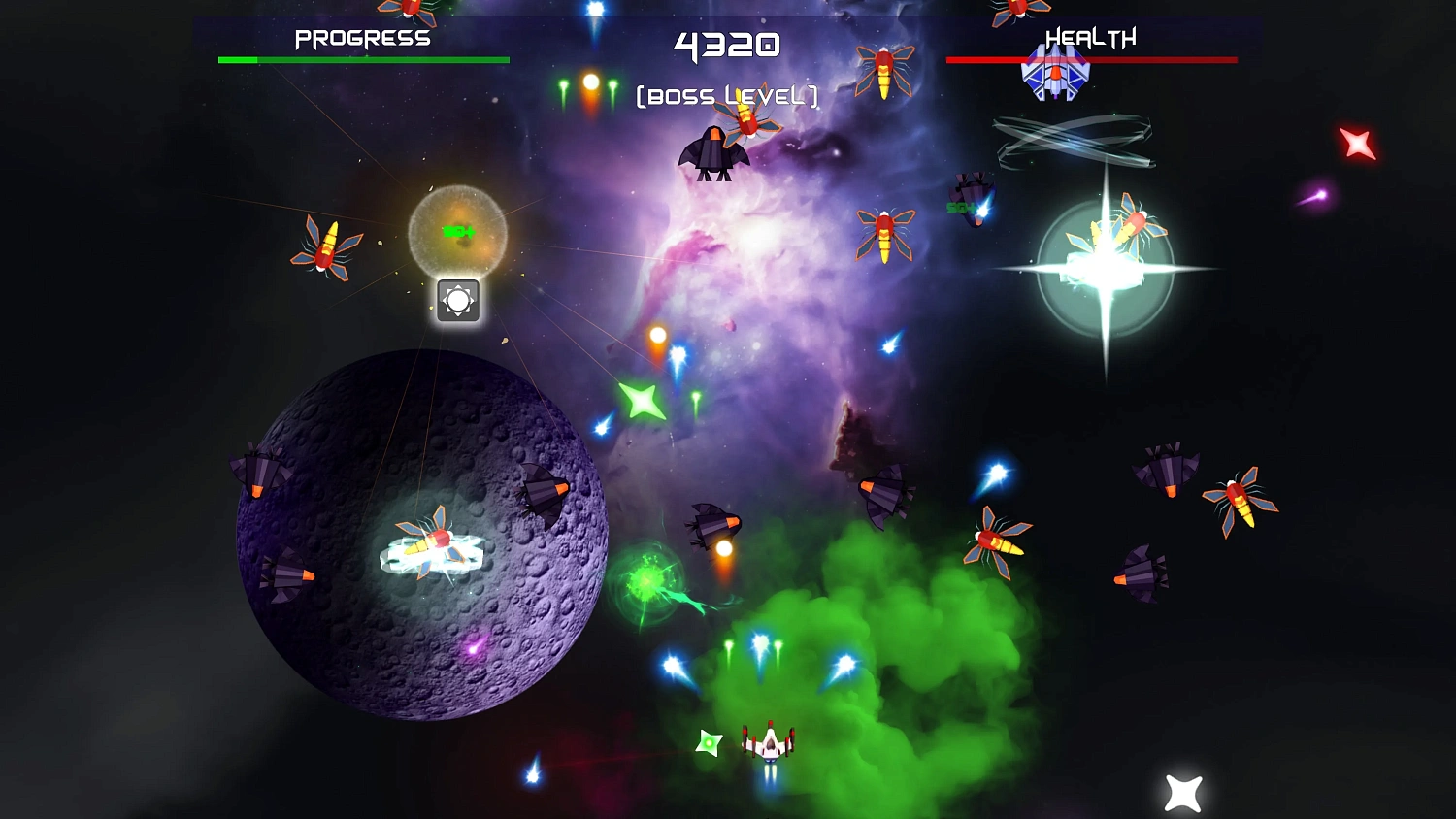Click the glowing boss saucer on the moon
This screenshot has height=819, width=1456.
point(432,548)
